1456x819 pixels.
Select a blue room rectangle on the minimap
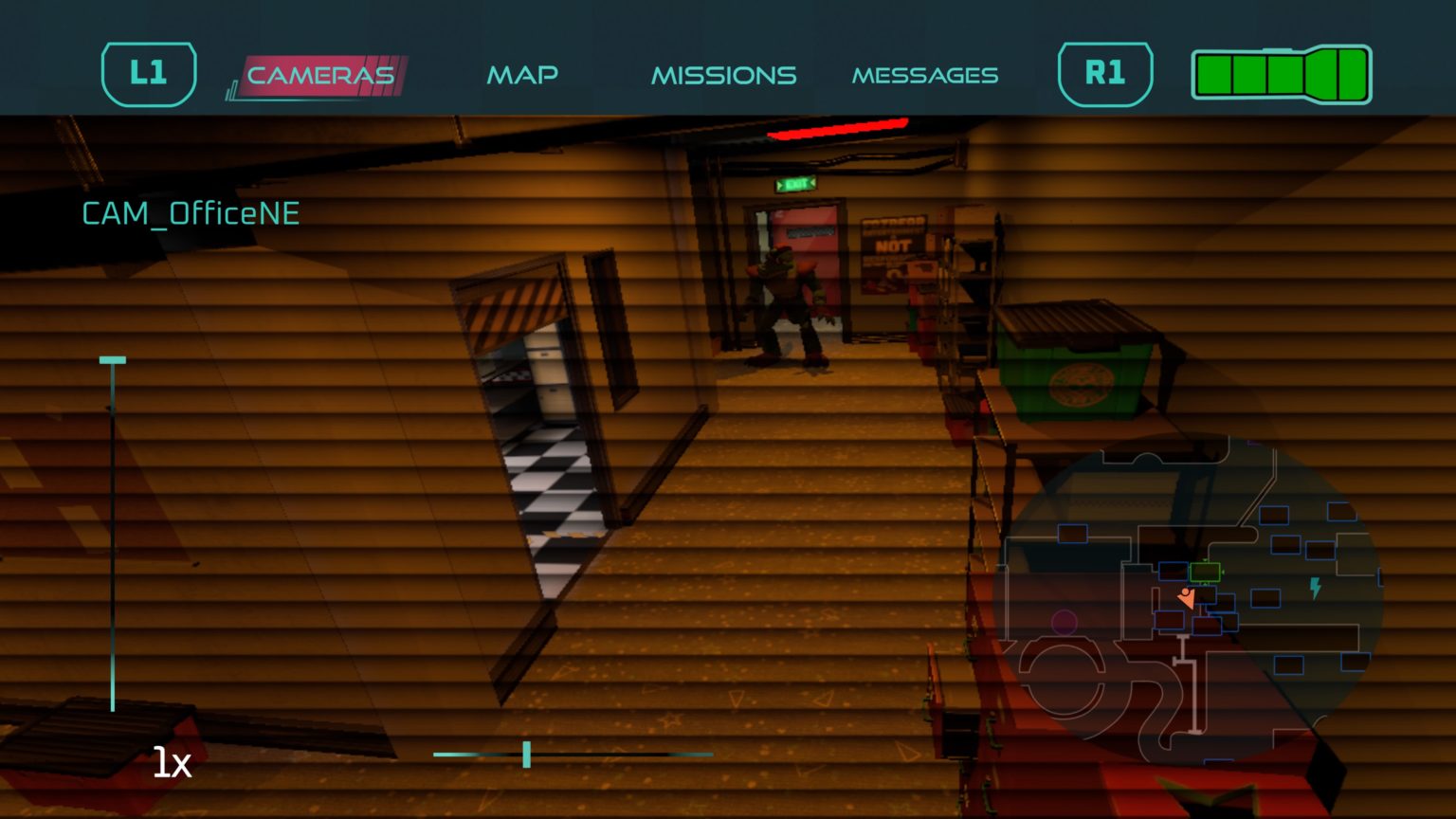coord(1274,516)
